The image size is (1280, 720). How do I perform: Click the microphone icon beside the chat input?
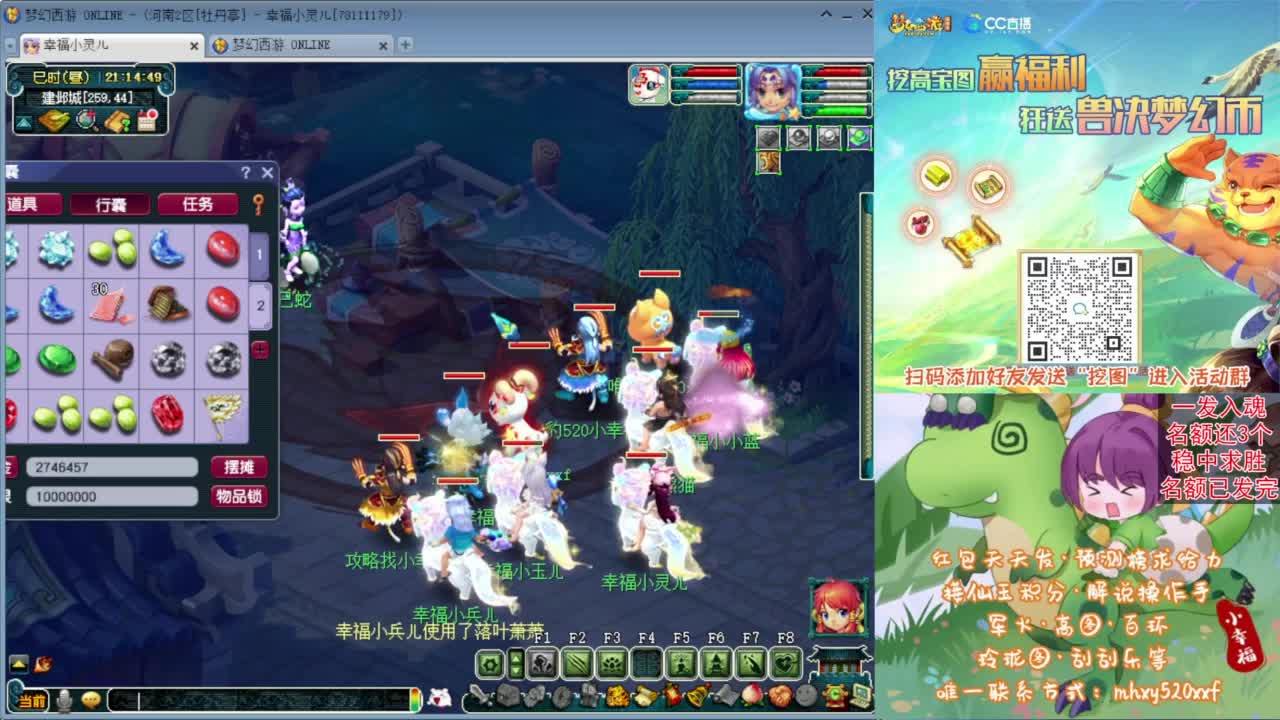(64, 701)
